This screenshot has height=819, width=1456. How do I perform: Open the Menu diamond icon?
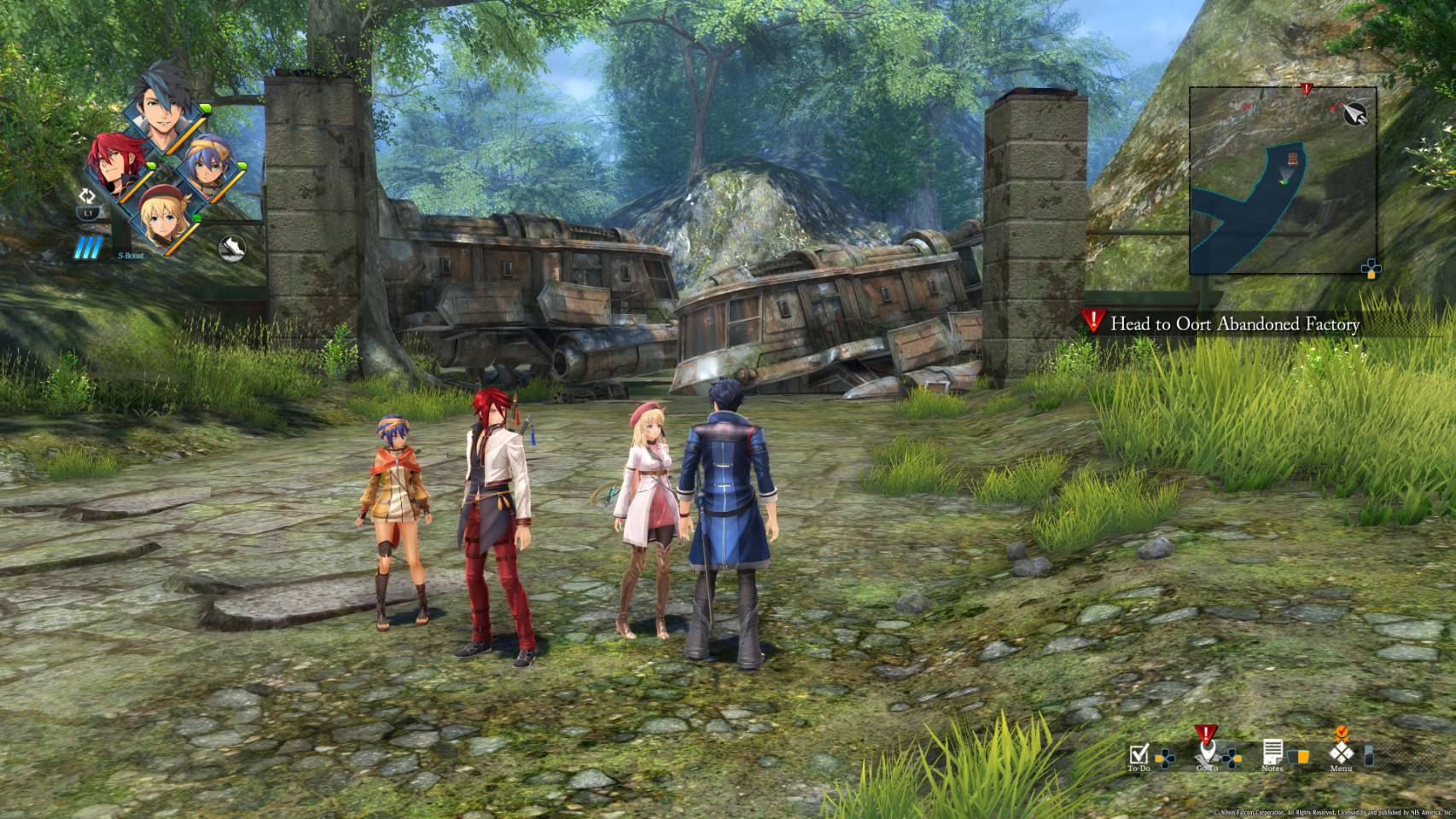coord(1341,753)
